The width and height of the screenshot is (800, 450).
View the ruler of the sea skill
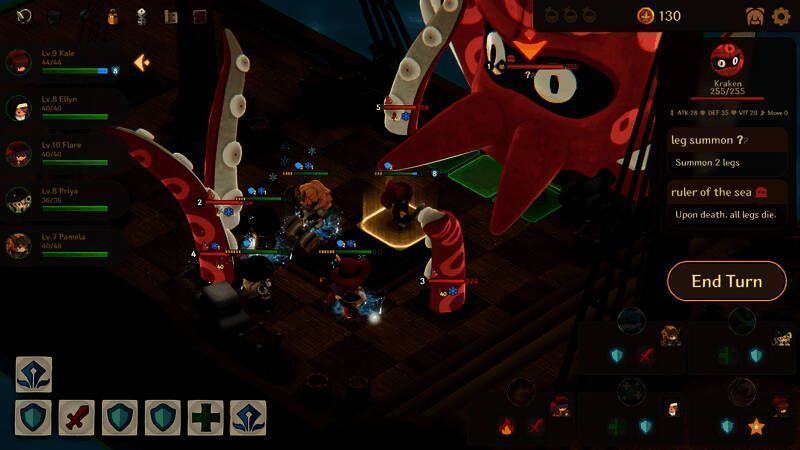point(727,203)
